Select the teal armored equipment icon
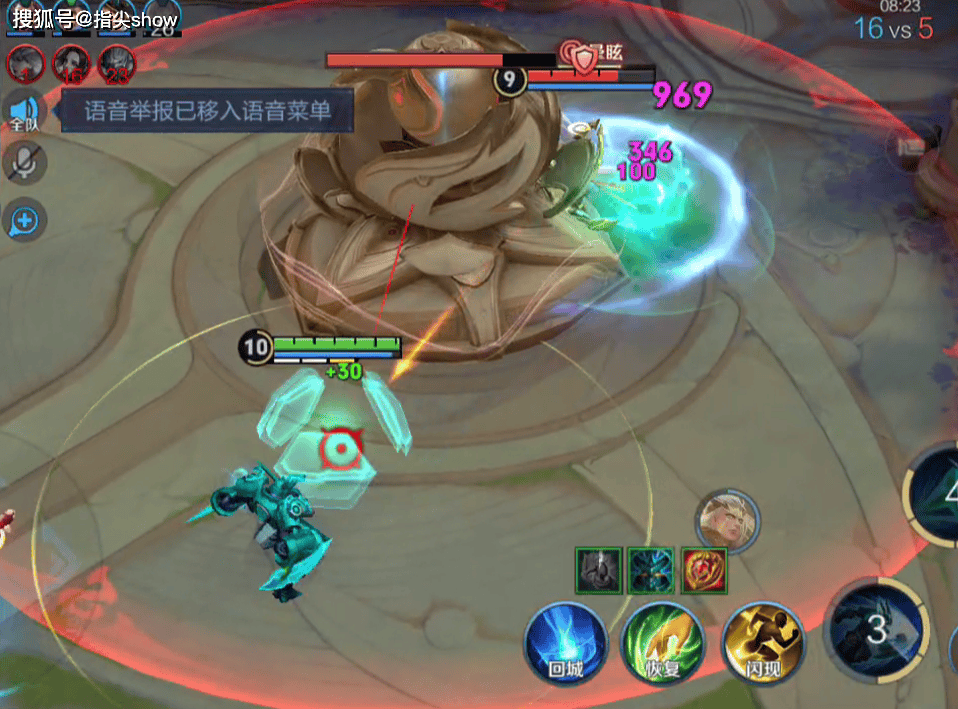This screenshot has height=709, width=958. 652,570
